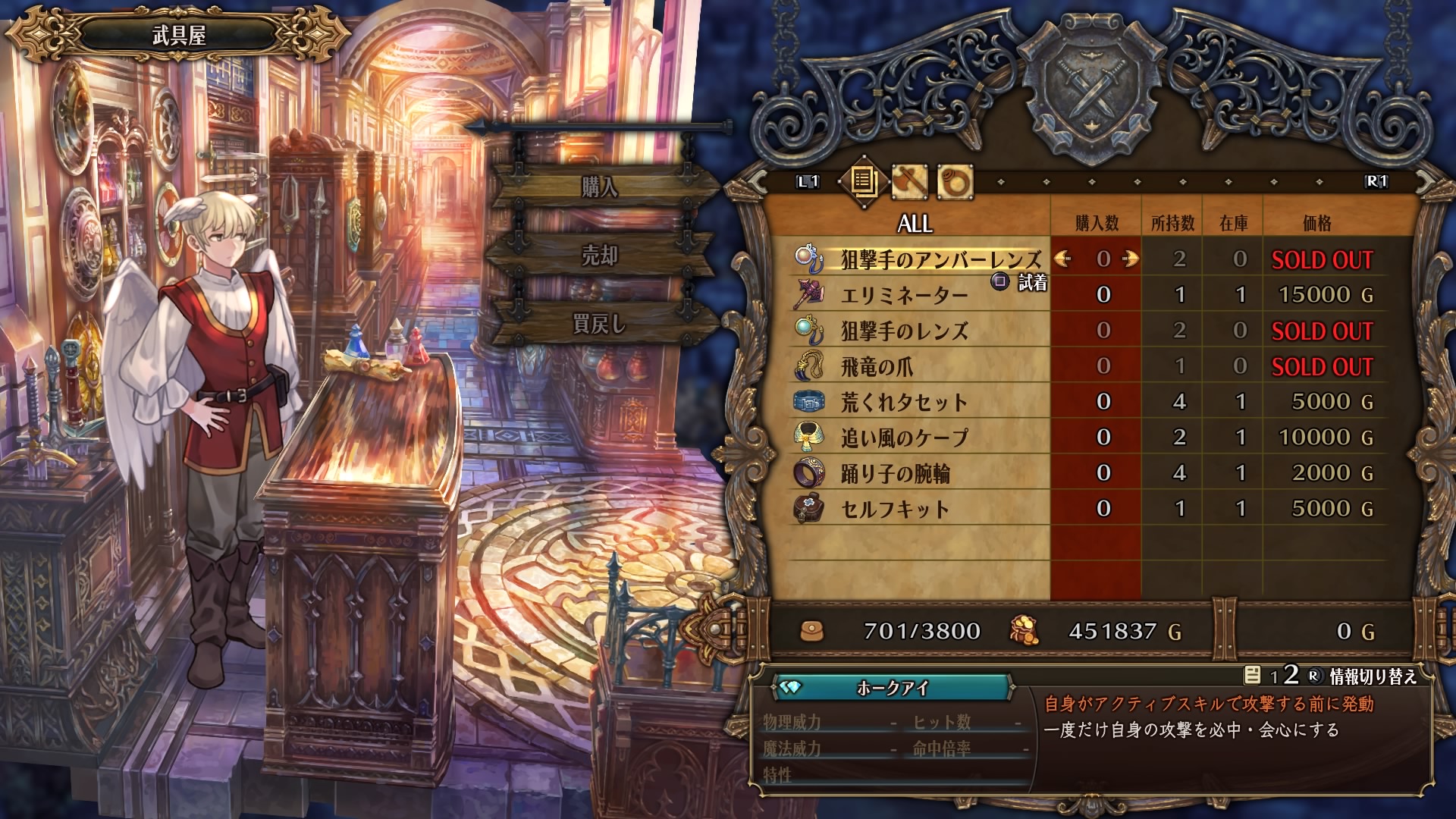Select the 狙撃手のアンバーレンズ item row
Screen dimensions: 1456x819
click(940, 259)
